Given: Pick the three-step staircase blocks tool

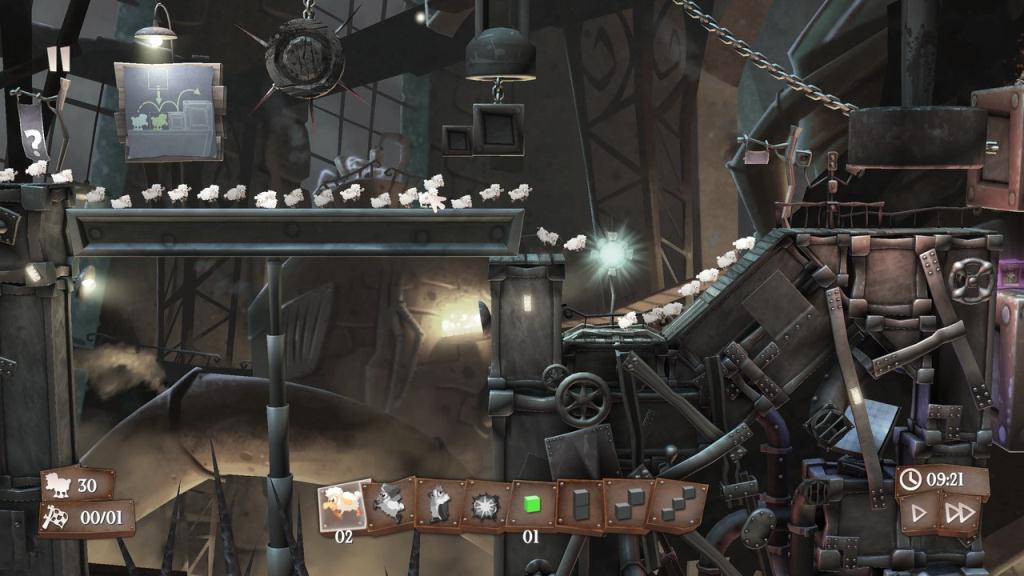Looking at the screenshot, I should coord(677,505).
